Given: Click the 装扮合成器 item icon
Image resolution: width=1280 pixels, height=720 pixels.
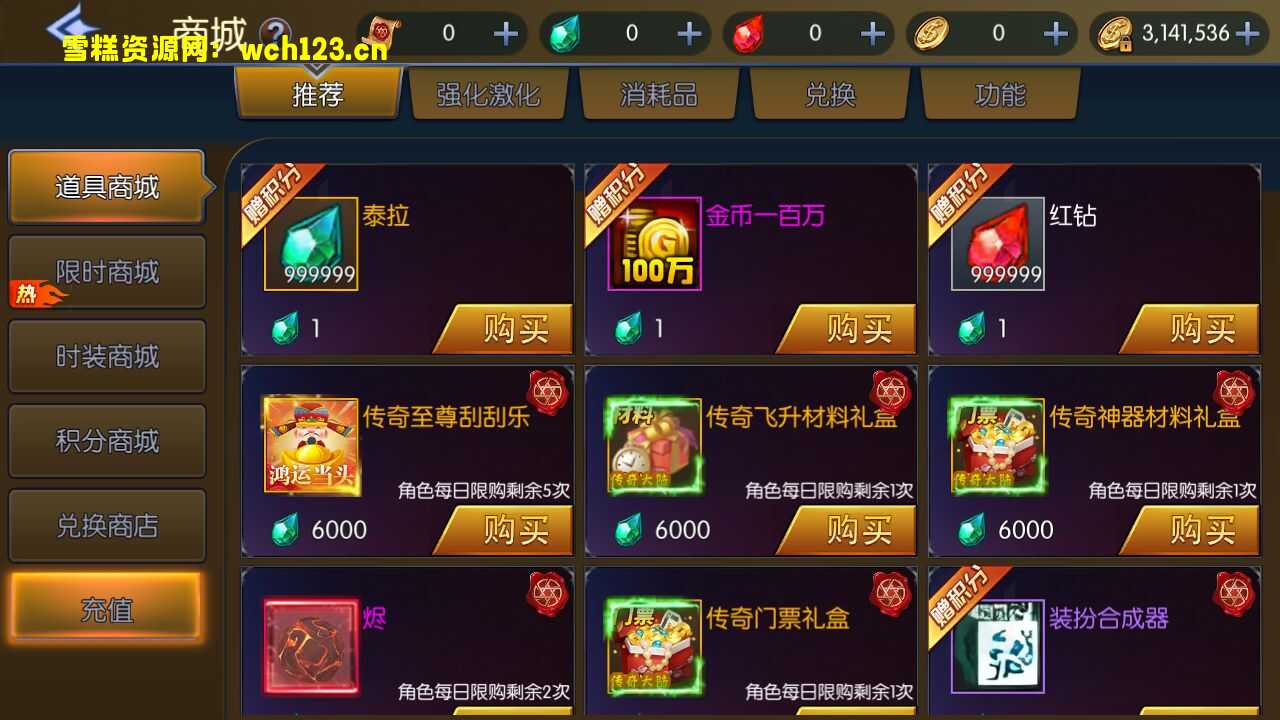Looking at the screenshot, I should pos(999,645).
